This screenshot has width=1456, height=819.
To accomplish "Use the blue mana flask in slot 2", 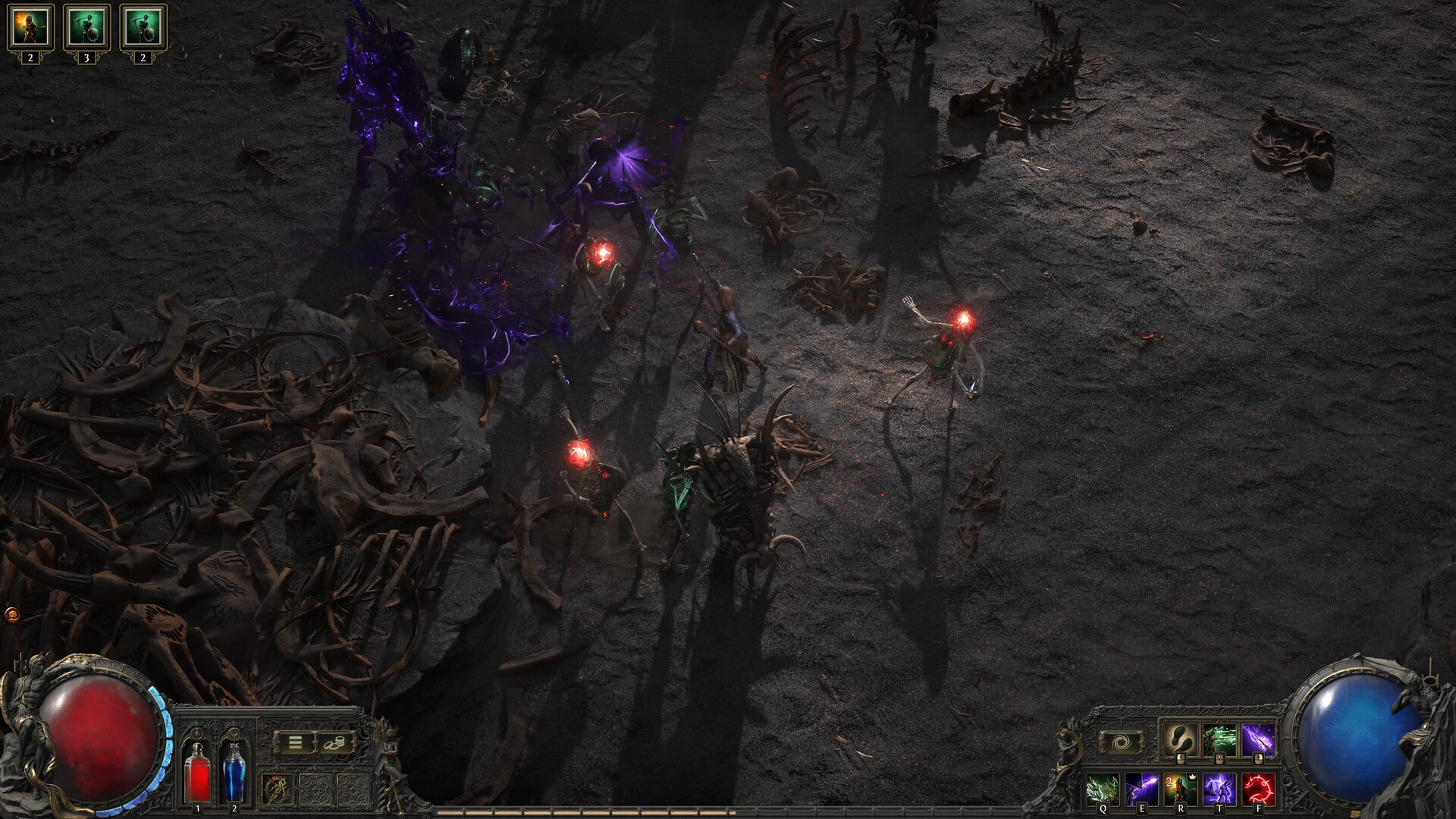I will (234, 773).
